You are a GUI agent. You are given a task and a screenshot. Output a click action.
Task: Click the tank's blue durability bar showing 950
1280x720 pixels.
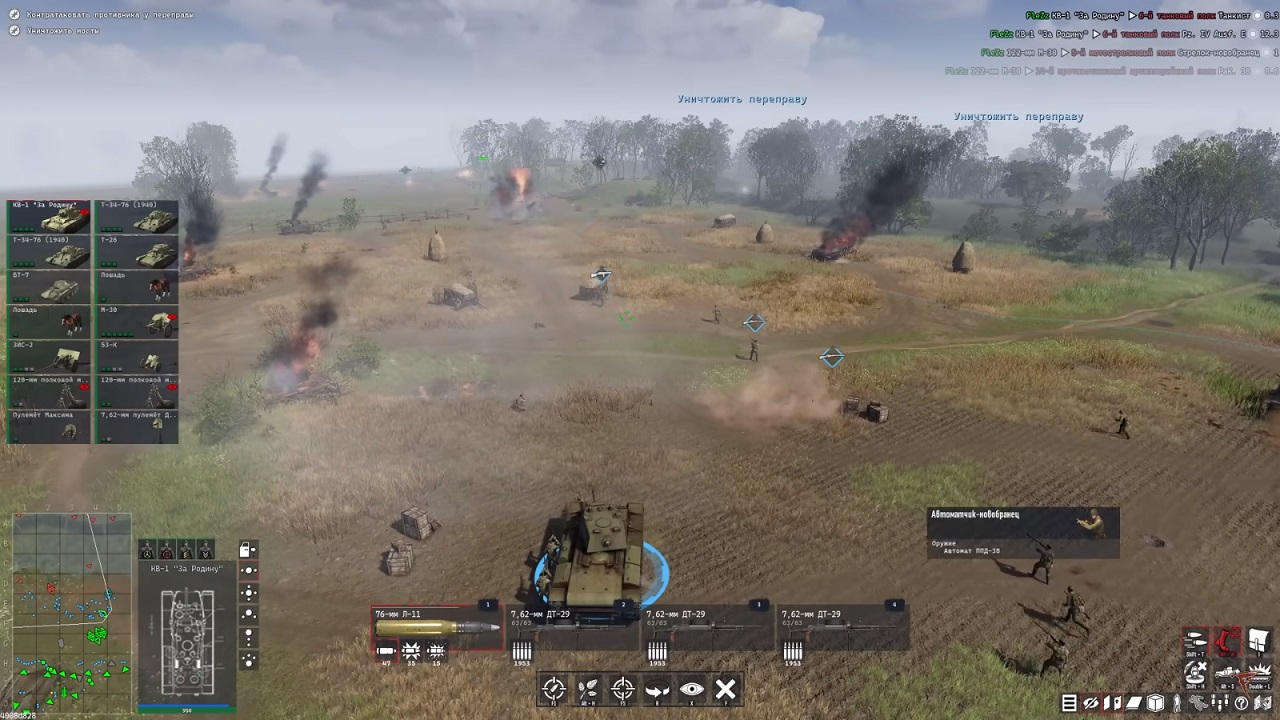point(186,708)
